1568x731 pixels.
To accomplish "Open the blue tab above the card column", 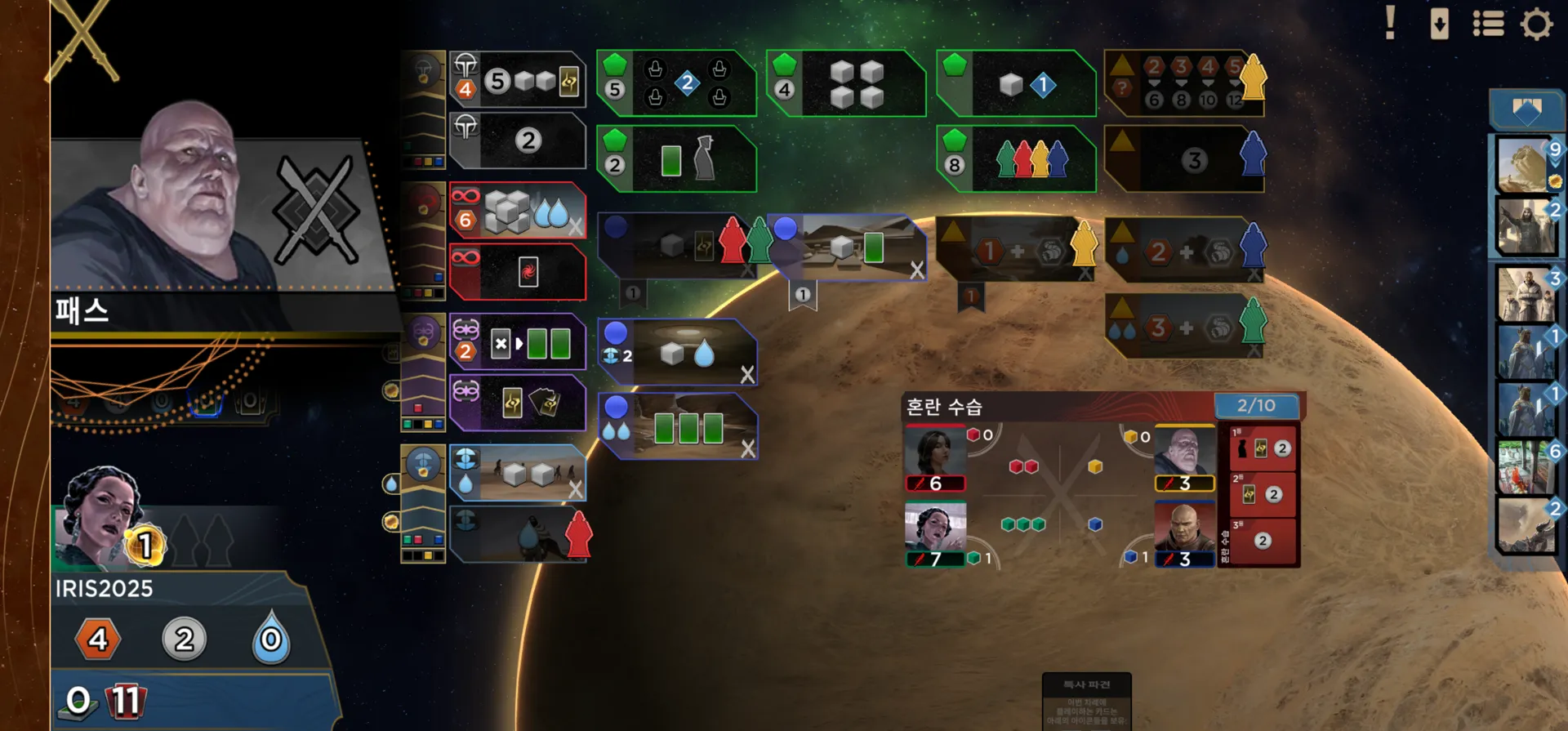I will (x=1526, y=110).
